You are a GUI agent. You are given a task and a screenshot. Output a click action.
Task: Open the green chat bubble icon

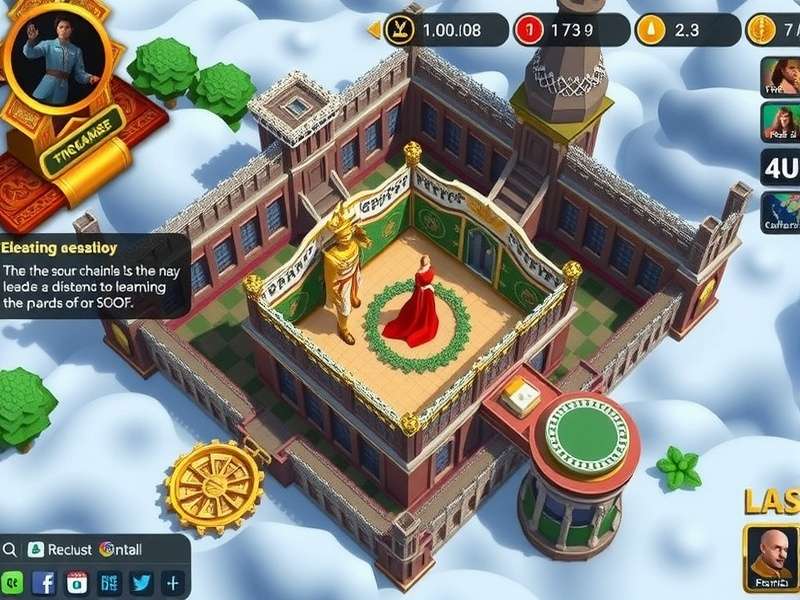click(x=12, y=583)
